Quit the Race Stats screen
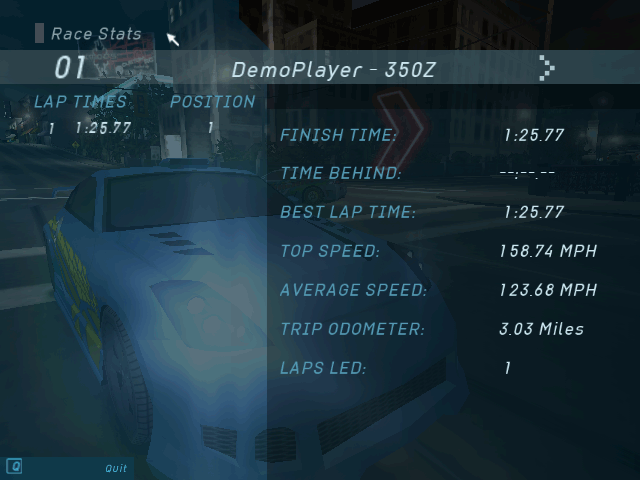The image size is (640, 480). pos(116,468)
